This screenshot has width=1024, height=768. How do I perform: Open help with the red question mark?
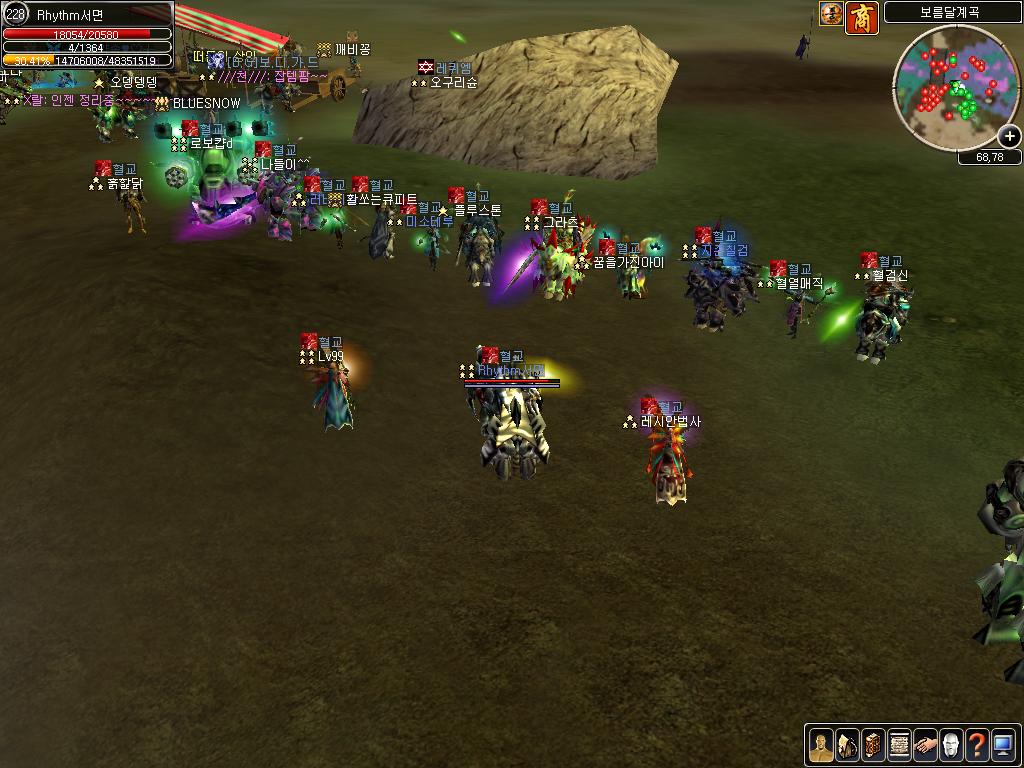(x=977, y=745)
